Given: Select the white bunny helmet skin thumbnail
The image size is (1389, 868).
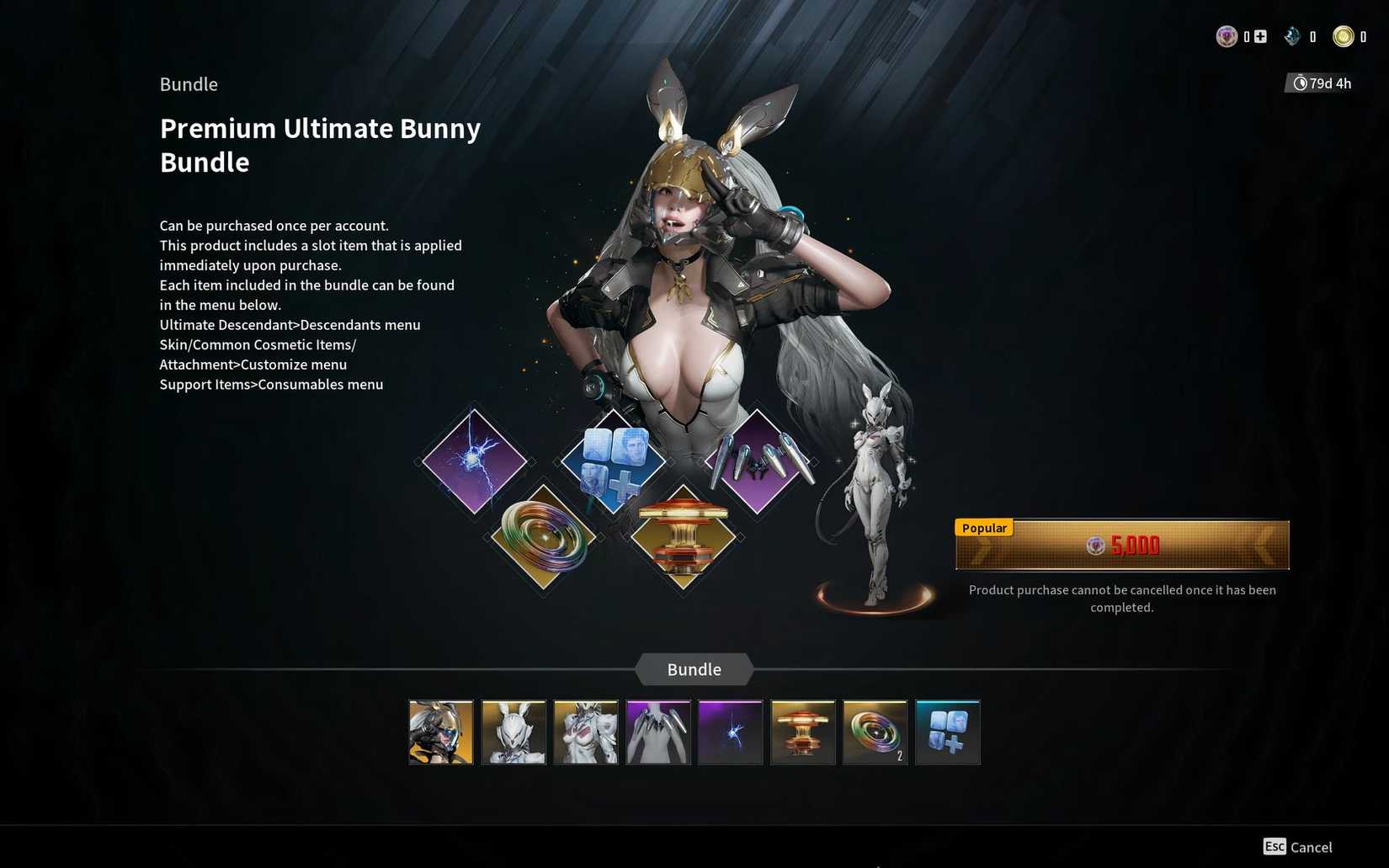Looking at the screenshot, I should coord(513,732).
